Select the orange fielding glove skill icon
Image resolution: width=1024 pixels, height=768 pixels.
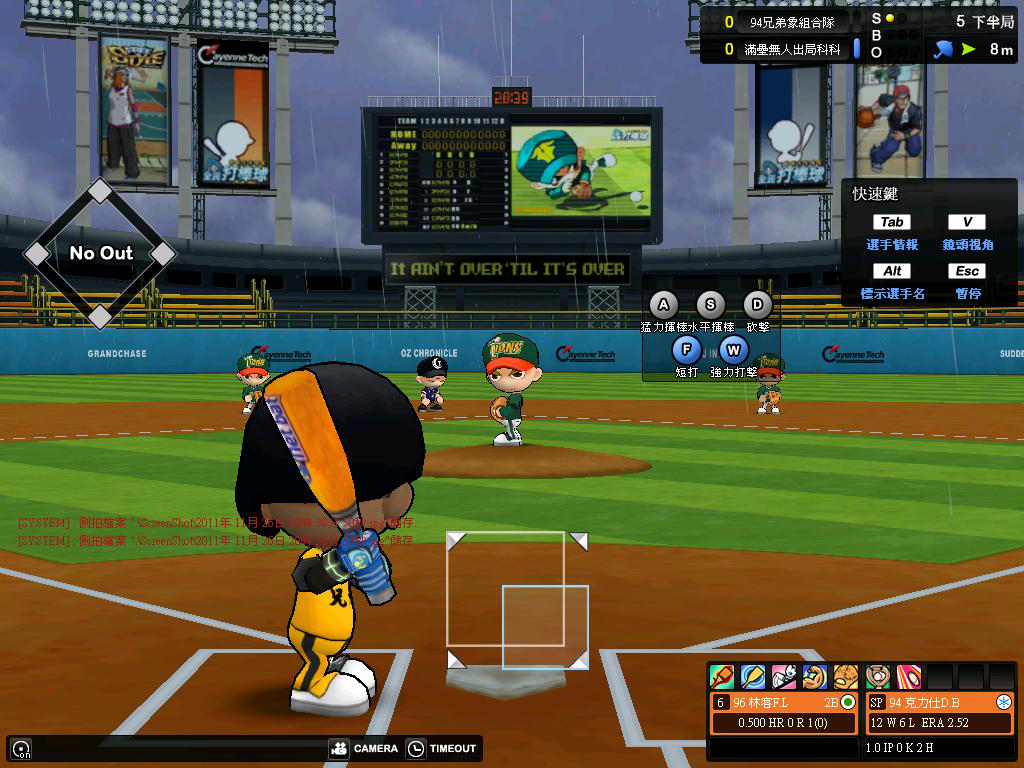(846, 677)
